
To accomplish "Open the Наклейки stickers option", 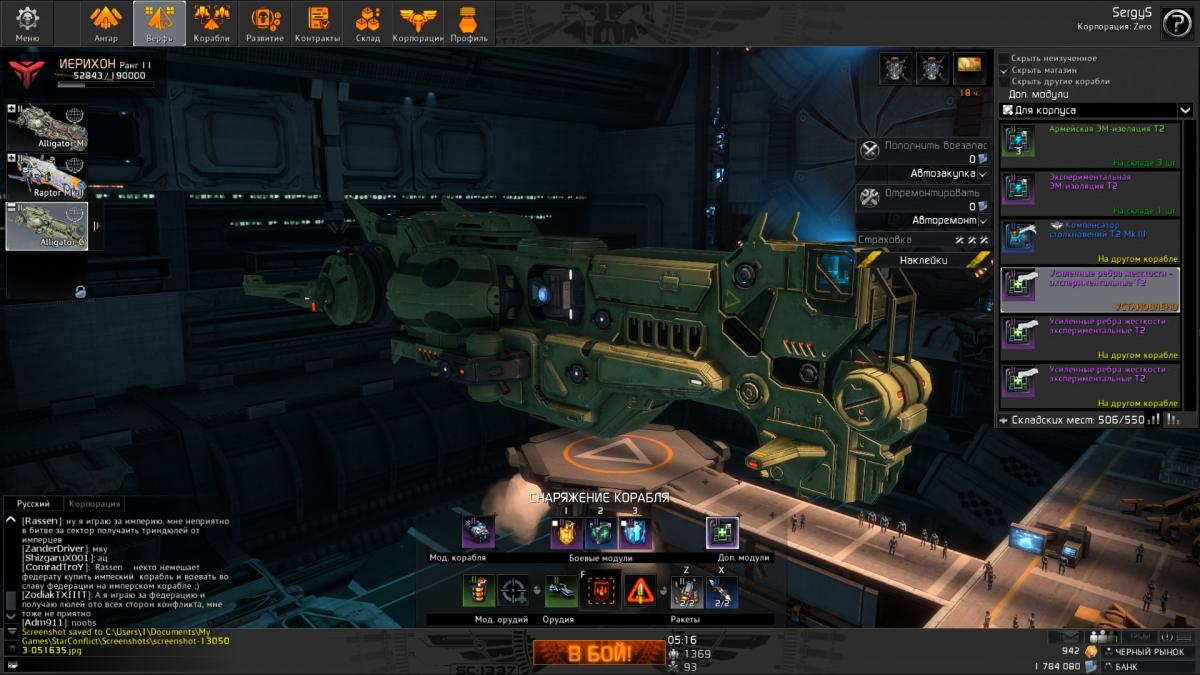I will 916,259.
